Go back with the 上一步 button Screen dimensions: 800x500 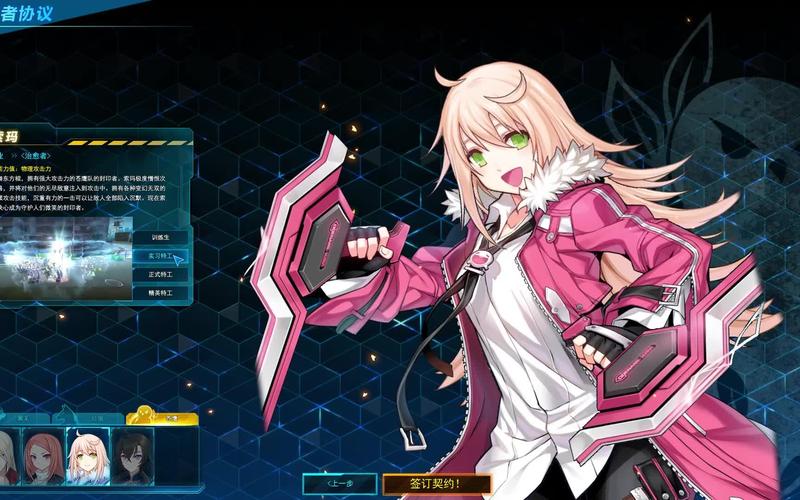pos(339,484)
